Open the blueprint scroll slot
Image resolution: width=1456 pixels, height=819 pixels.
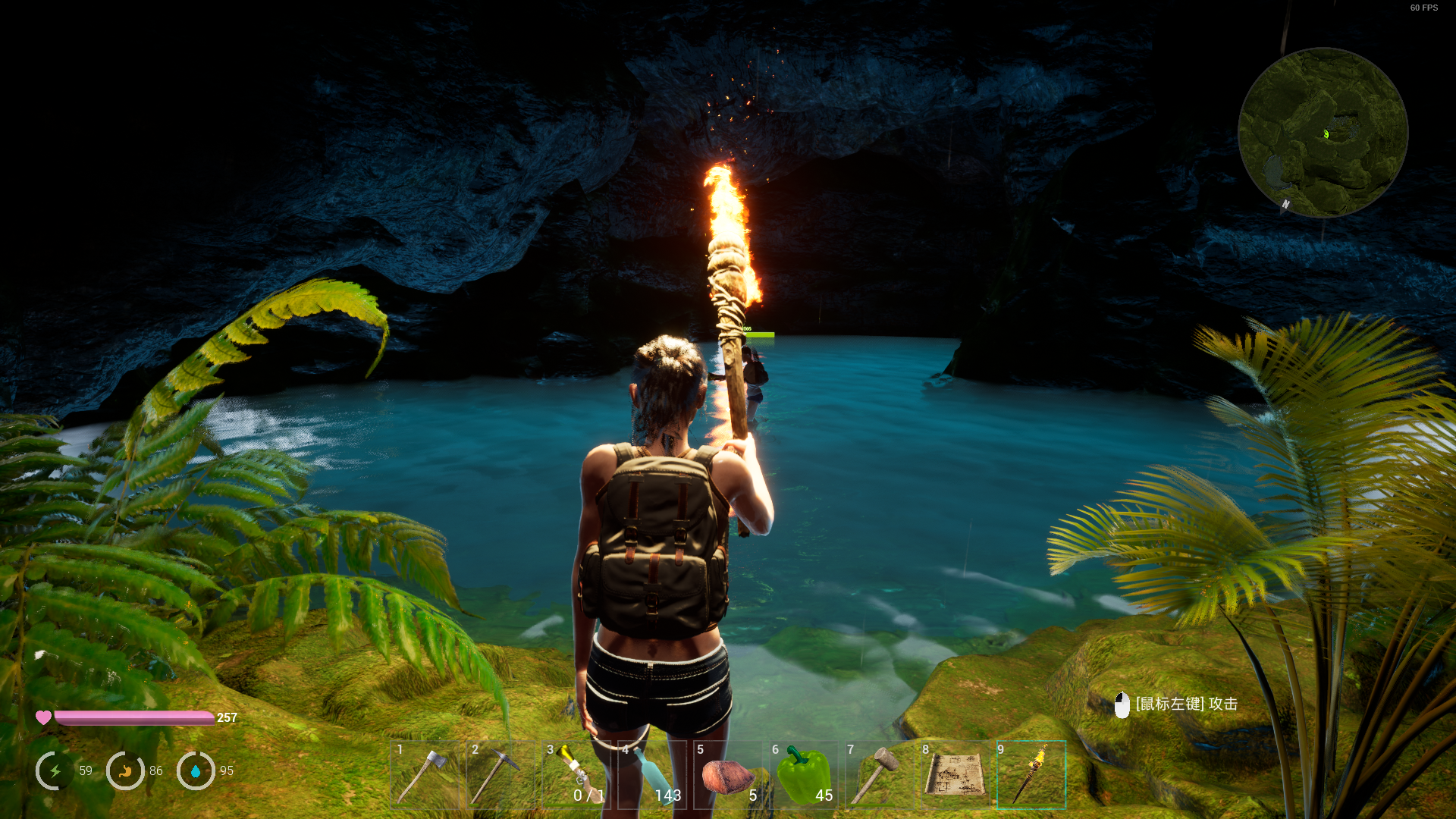click(954, 775)
